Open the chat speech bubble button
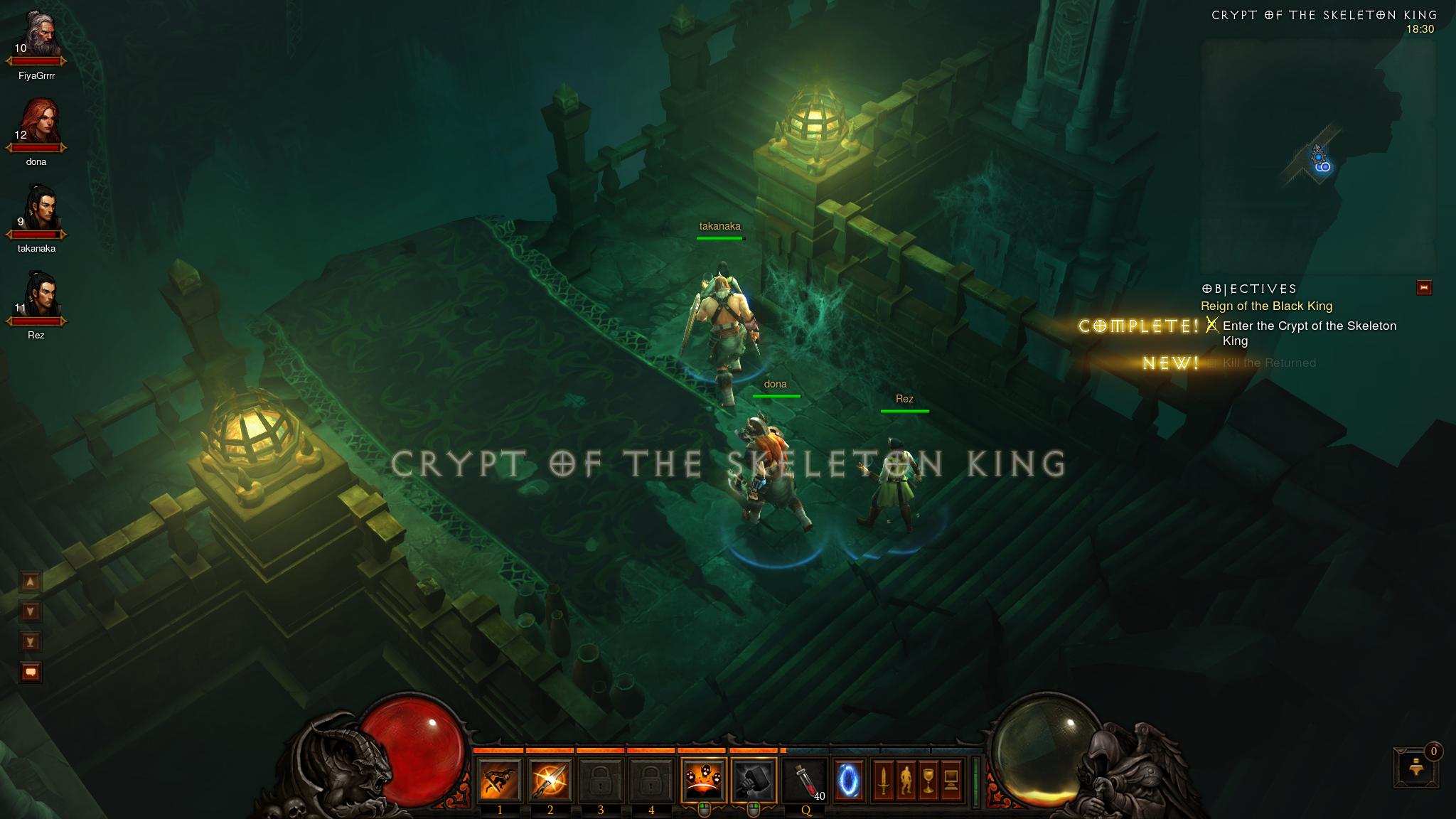 31,671
